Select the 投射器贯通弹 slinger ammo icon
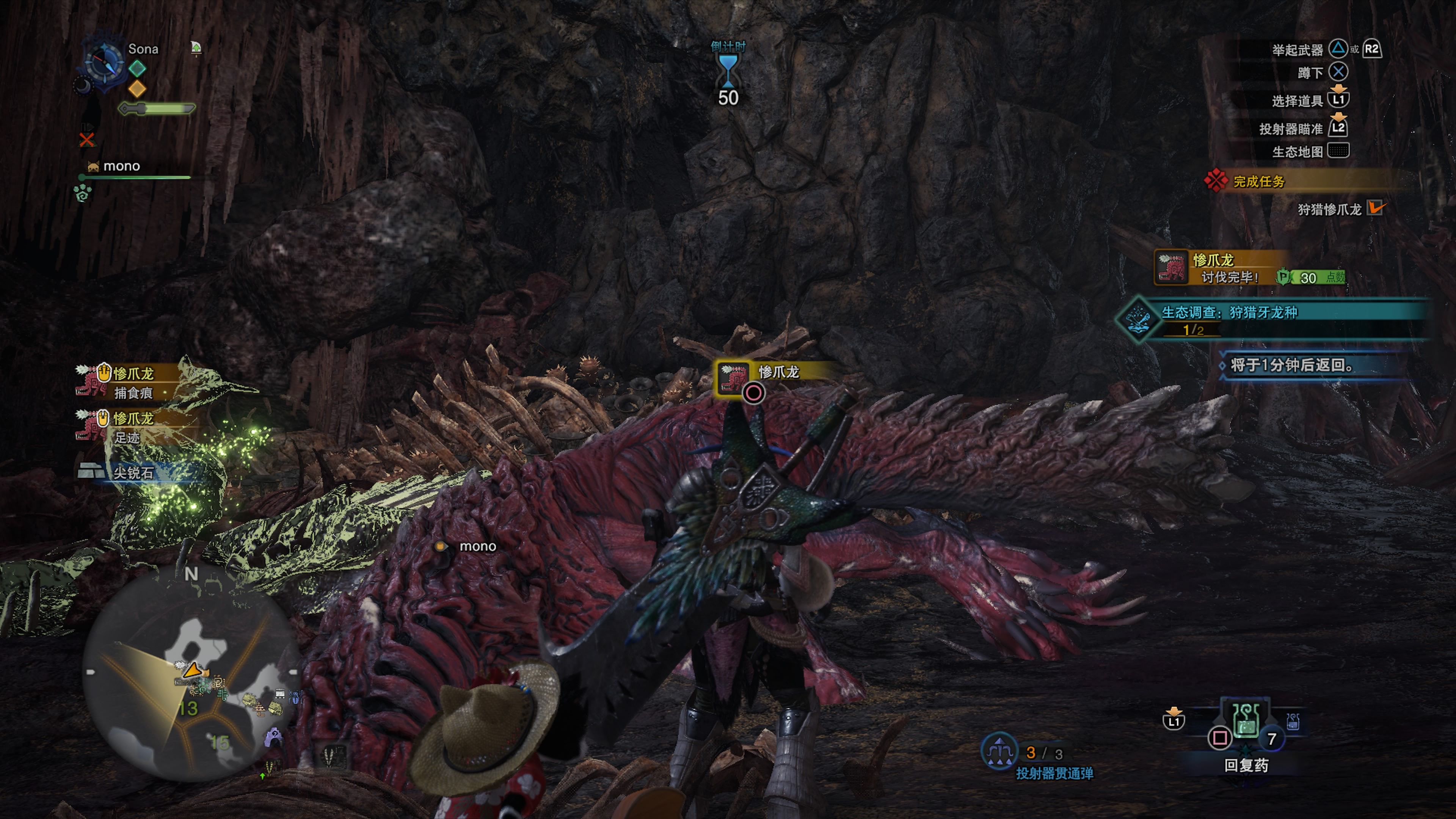The image size is (1456, 819). coord(999,751)
